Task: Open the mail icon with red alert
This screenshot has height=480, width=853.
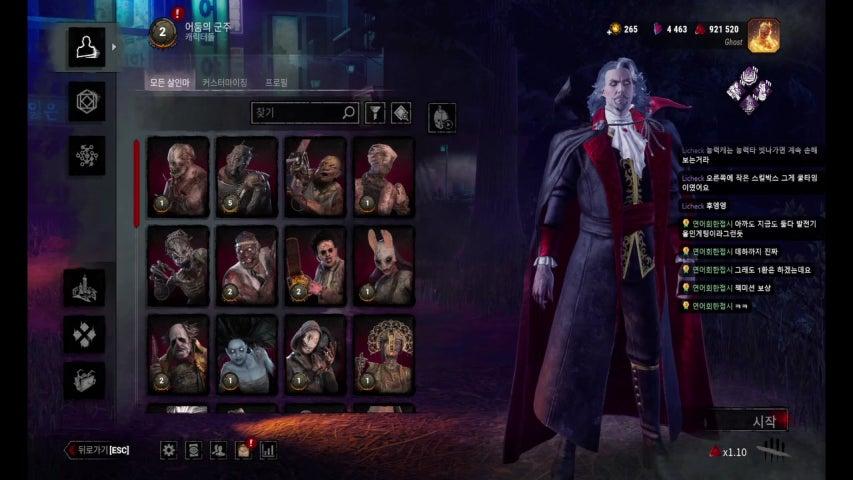Action: click(x=242, y=451)
